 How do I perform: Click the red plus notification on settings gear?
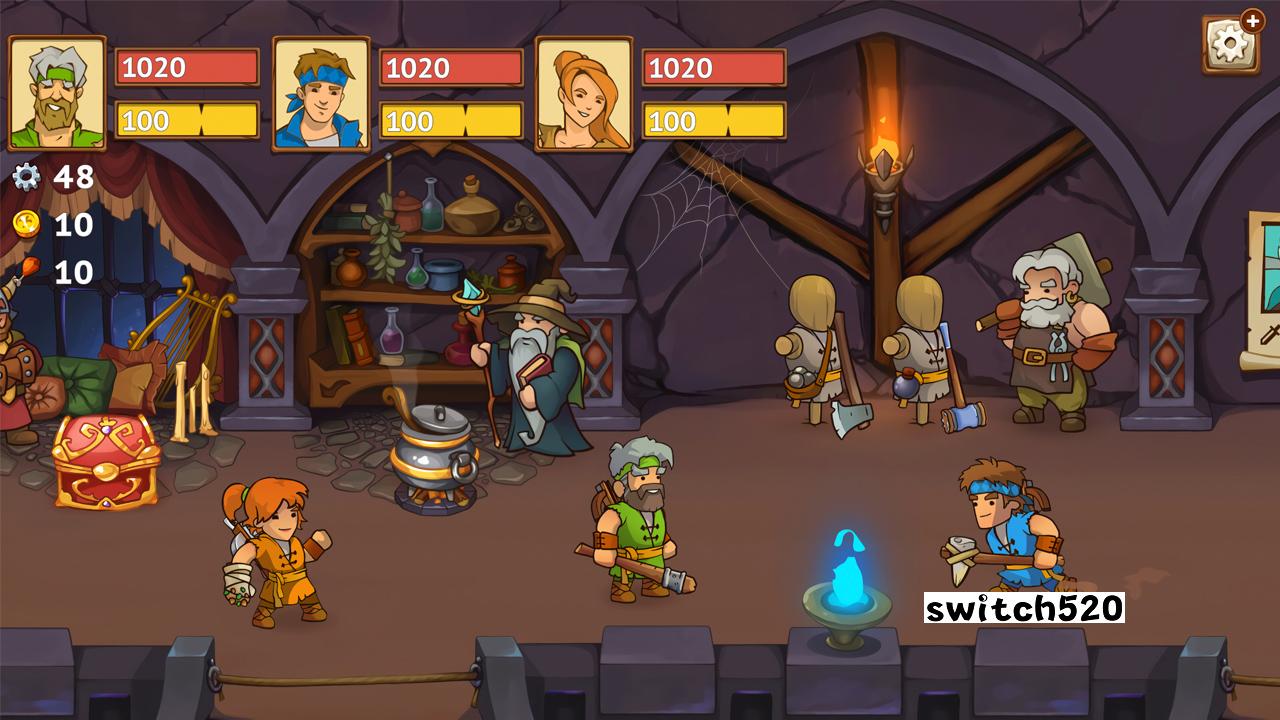coord(1254,19)
